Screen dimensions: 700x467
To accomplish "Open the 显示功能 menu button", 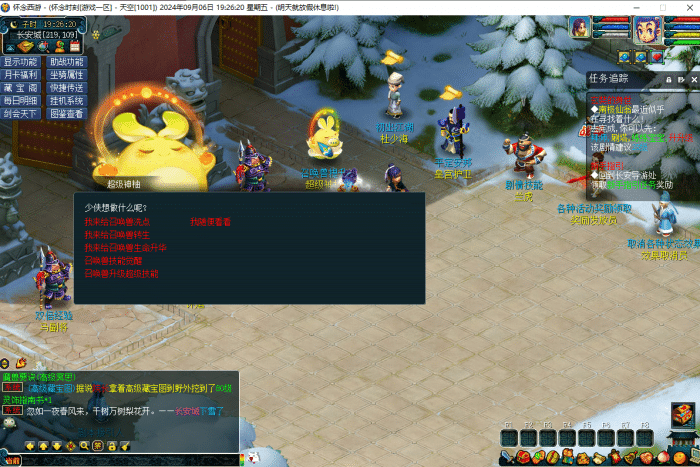I will tap(22, 62).
